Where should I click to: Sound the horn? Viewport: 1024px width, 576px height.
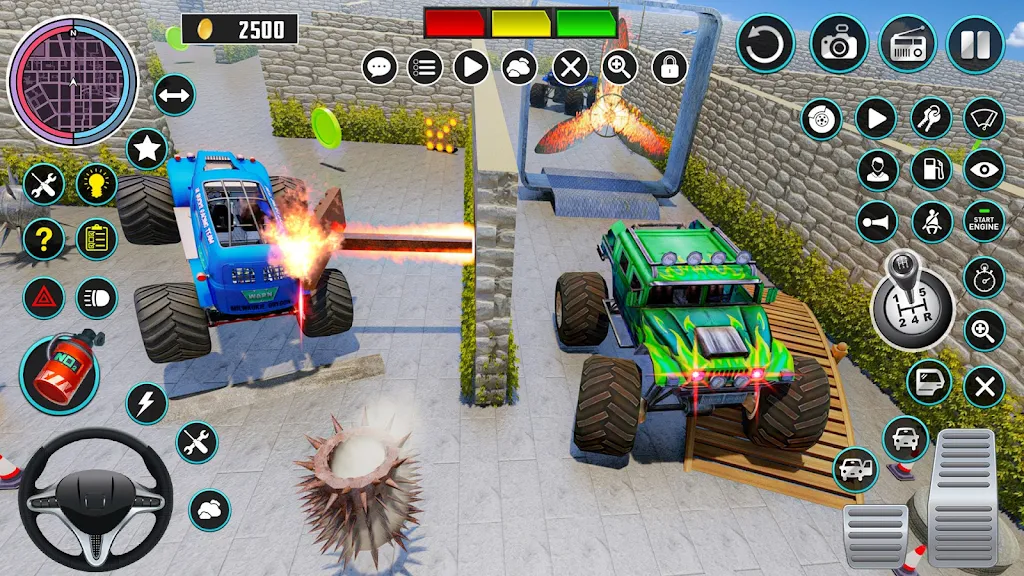[x=877, y=221]
